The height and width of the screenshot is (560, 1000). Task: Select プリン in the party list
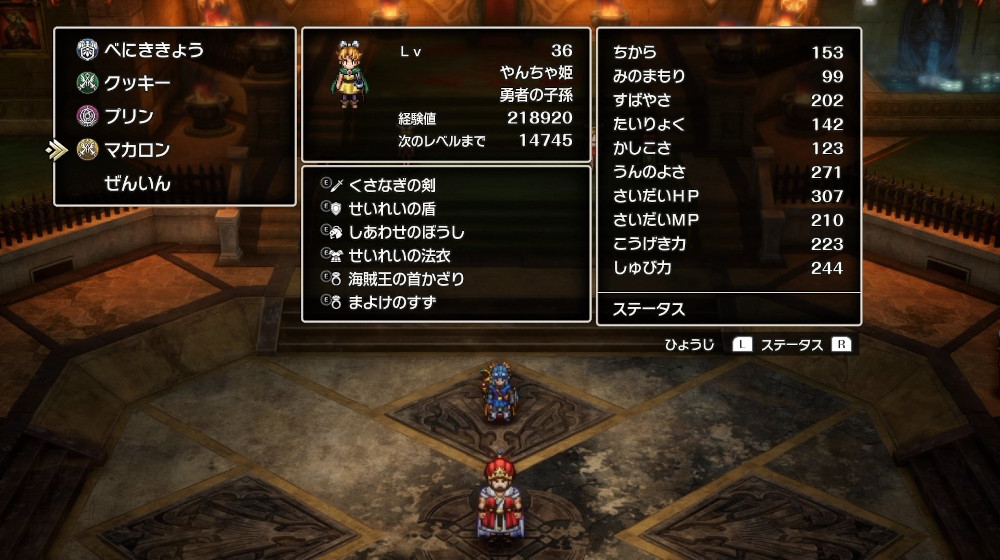[x=129, y=116]
